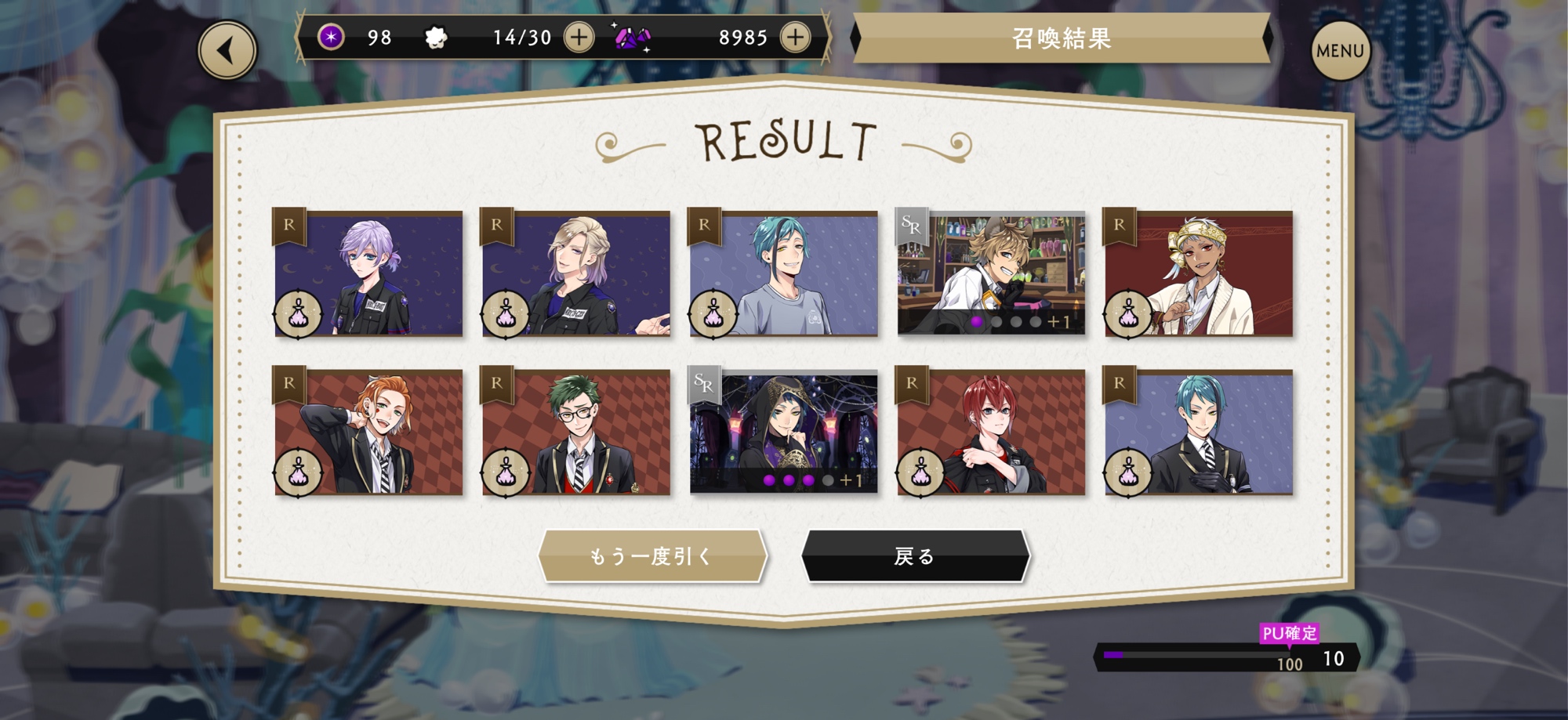Select the purple-haired R card
Screen dimensions: 1568x720
[x=368, y=273]
